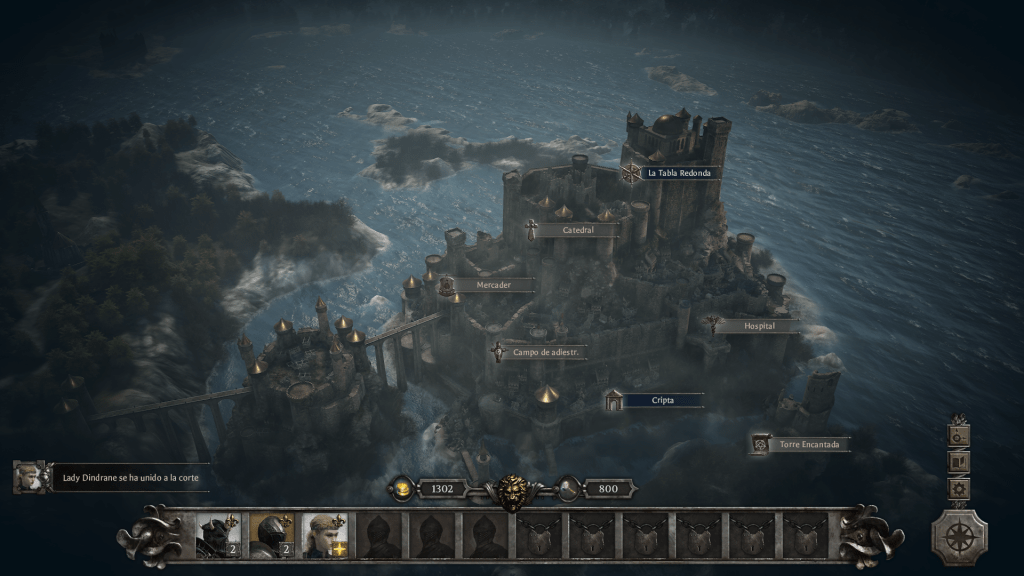Select the blonde knight portrait with gold star
1024x576 pixels.
click(324, 535)
